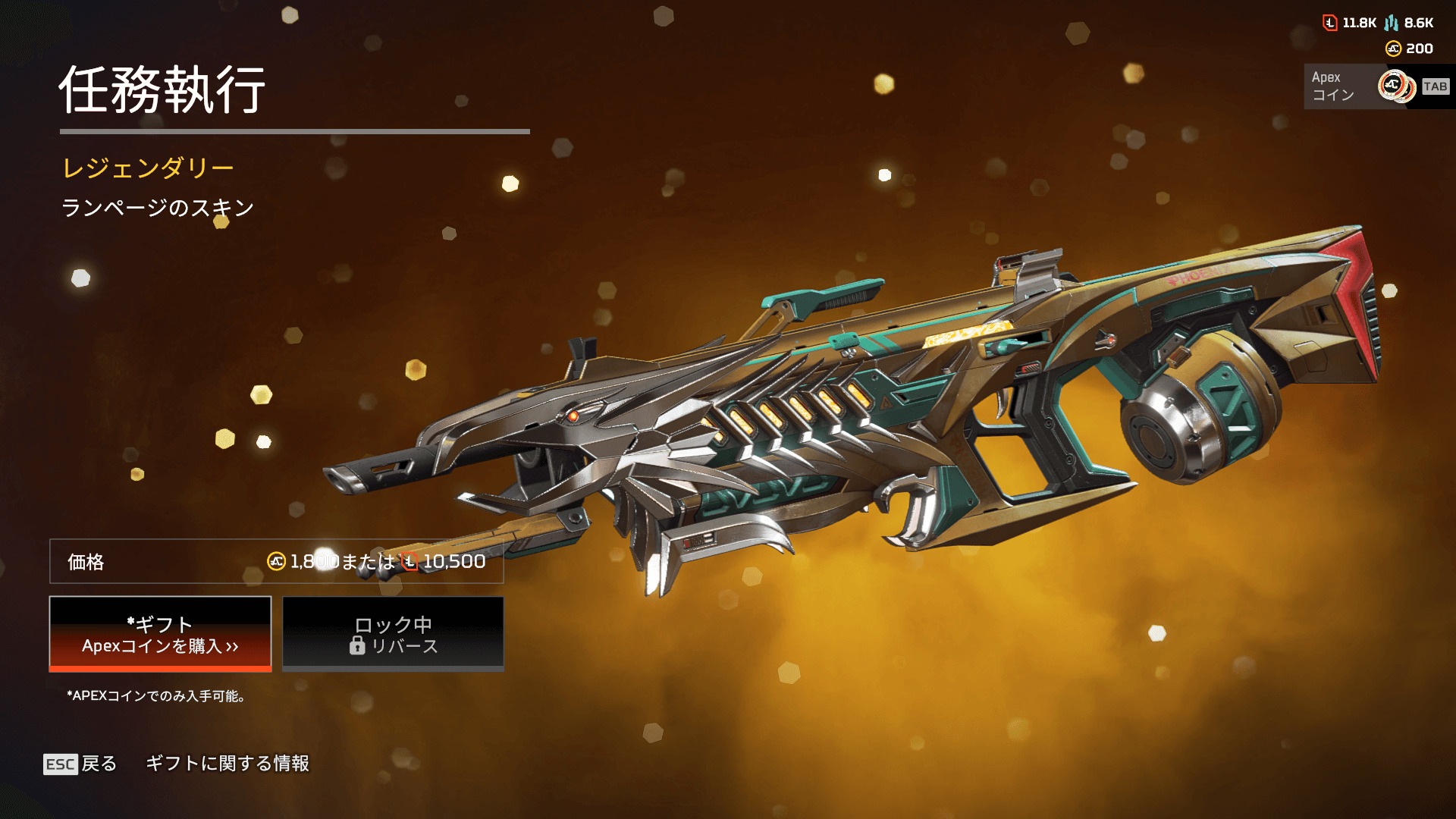This screenshot has width=1456, height=819.
Task: Click the gift Apex Coins purchase button
Action: click(x=160, y=634)
